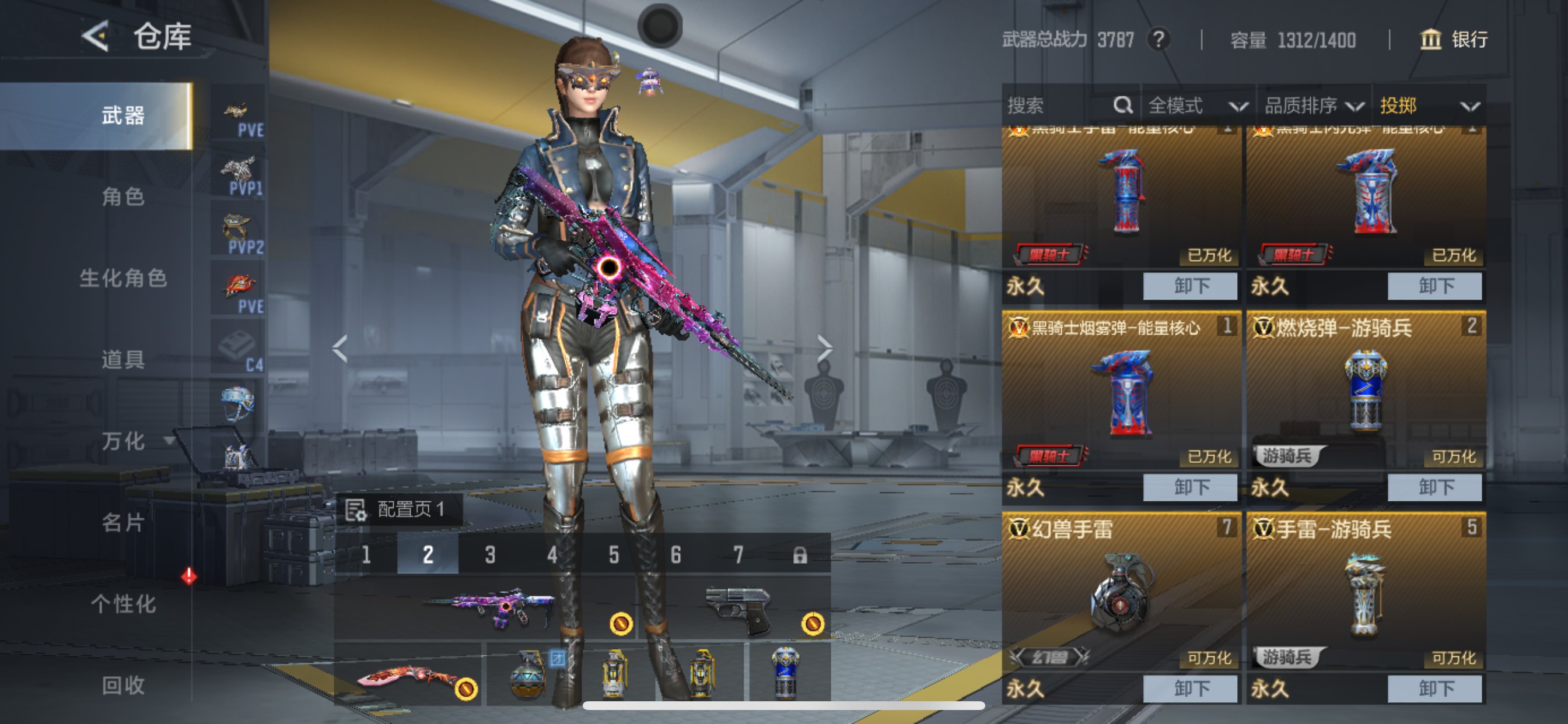Image resolution: width=1568 pixels, height=724 pixels.
Task: Open the 生化角色 category
Action: click(123, 278)
